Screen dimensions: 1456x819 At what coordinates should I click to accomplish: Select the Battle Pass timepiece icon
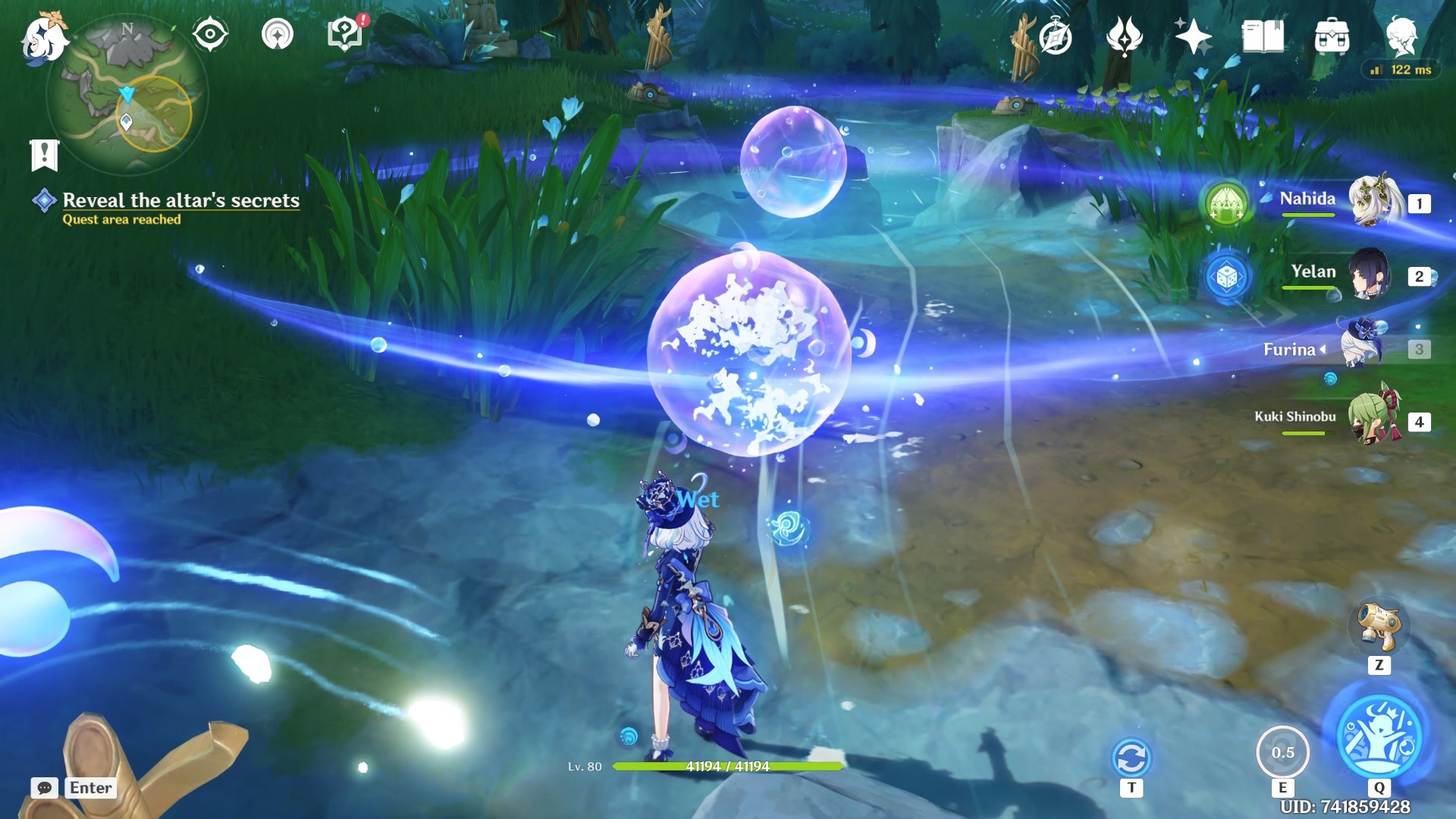(1057, 33)
